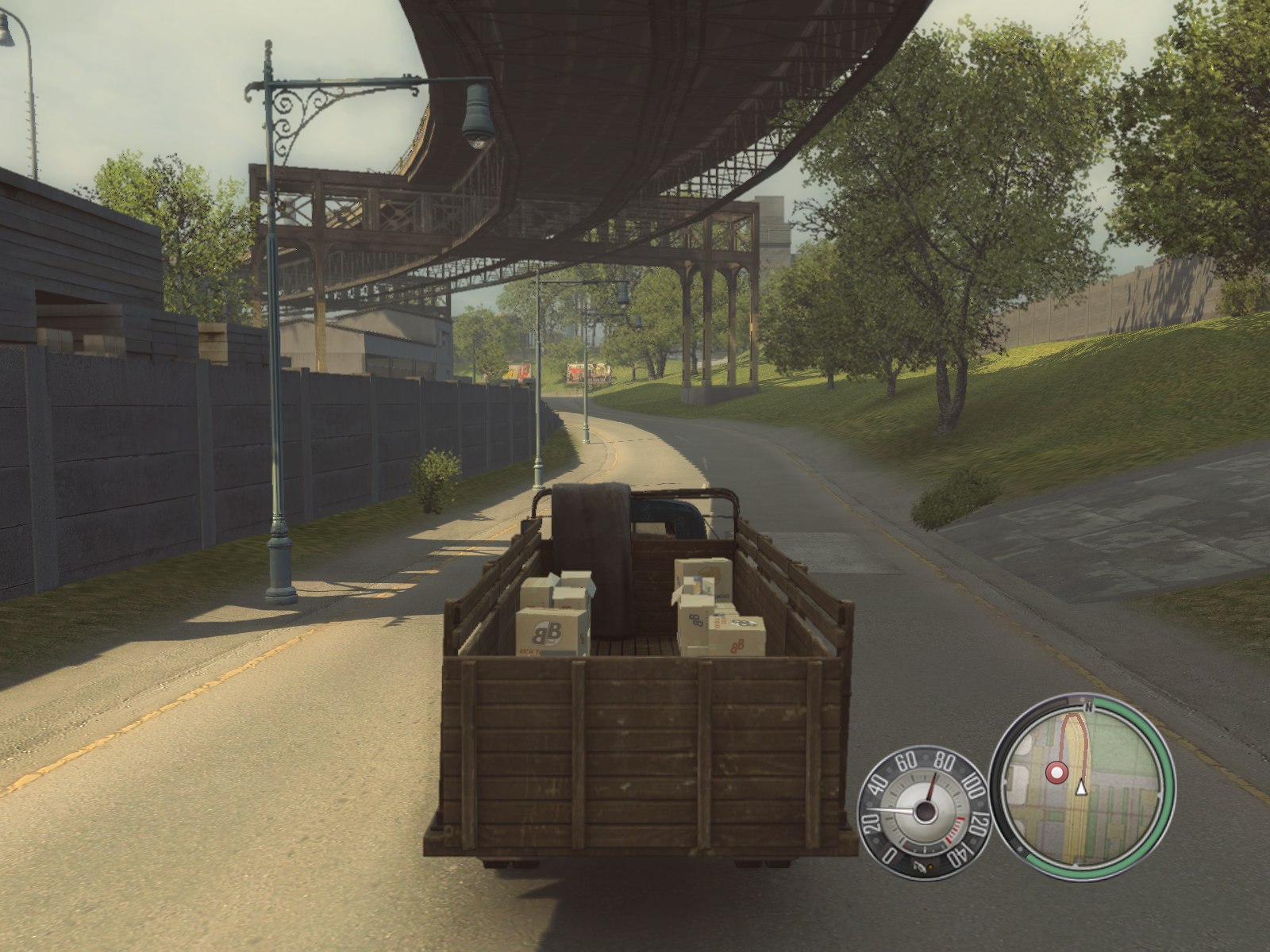Click the white player arrow on the minimap
This screenshot has height=952, width=1270.
(x=1080, y=787)
